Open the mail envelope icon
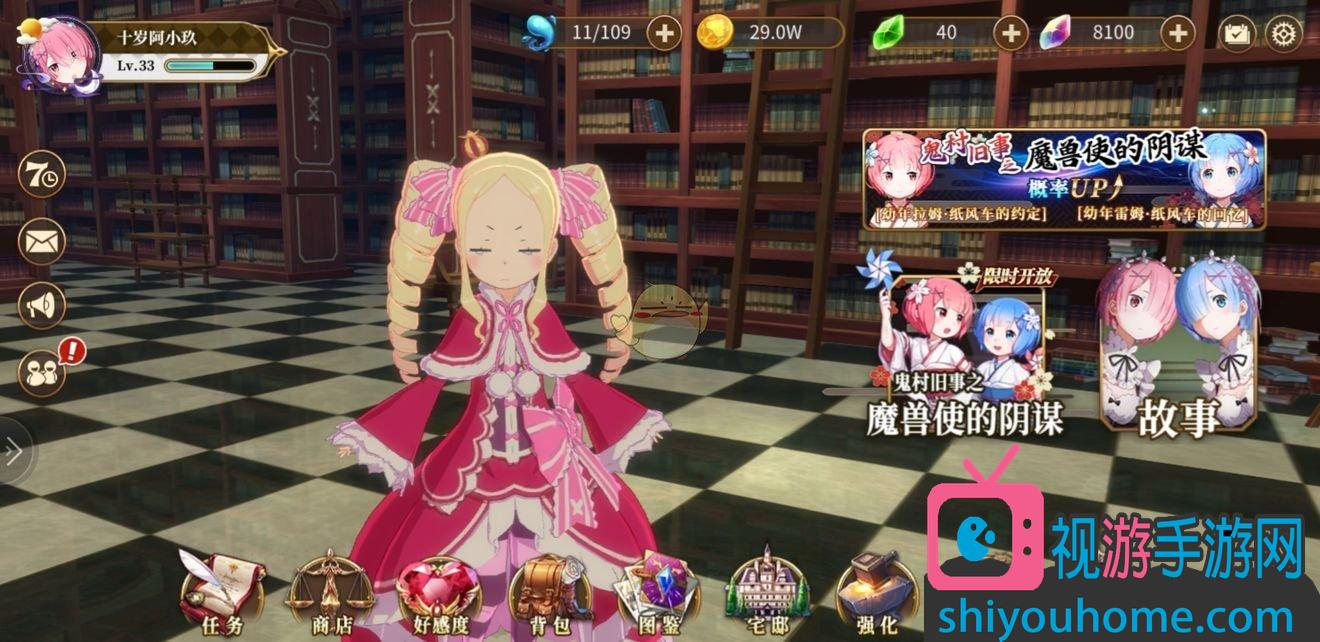Screen dimensions: 1320x642 point(42,241)
